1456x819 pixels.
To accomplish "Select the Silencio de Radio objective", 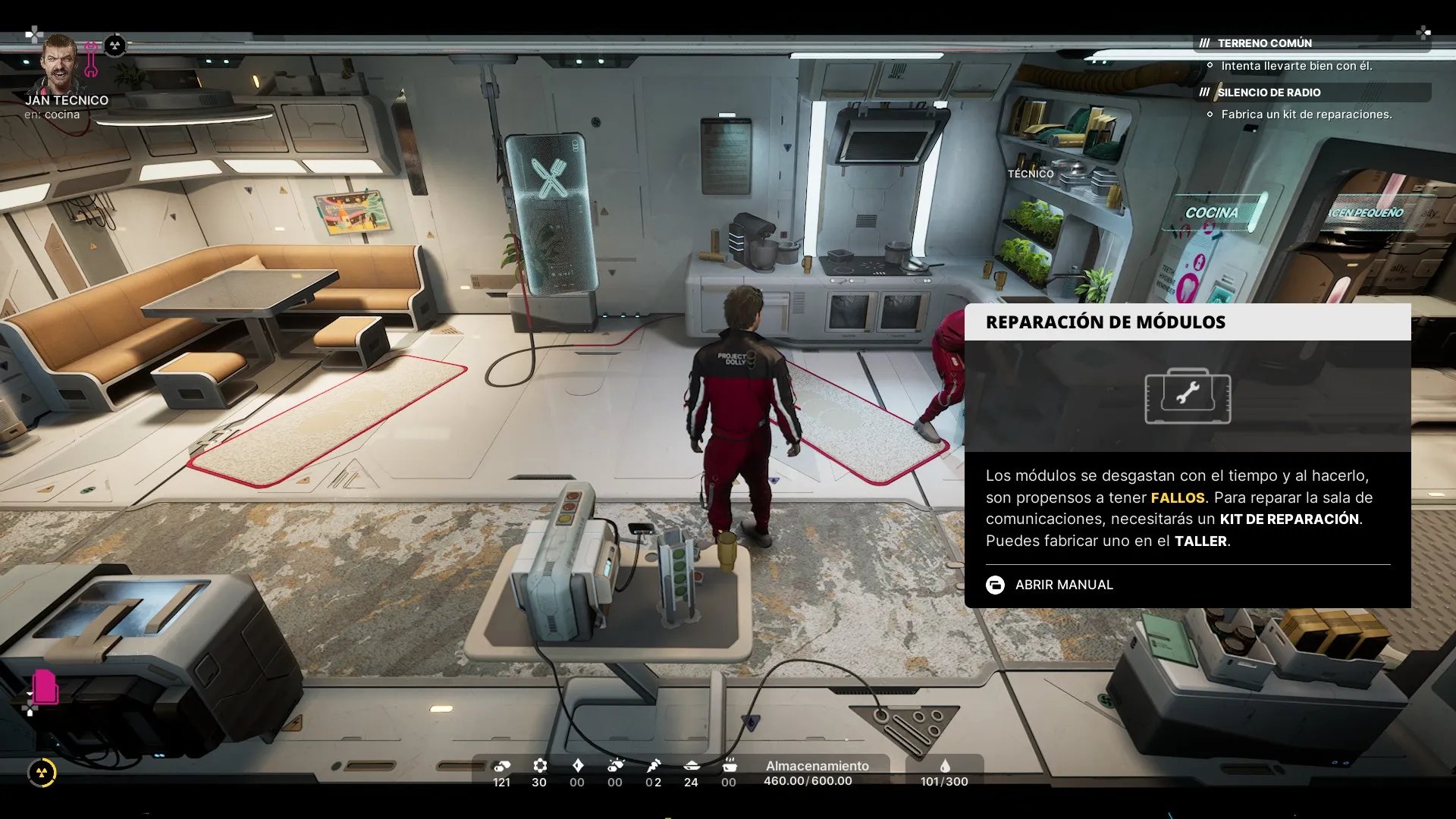I will (1269, 93).
